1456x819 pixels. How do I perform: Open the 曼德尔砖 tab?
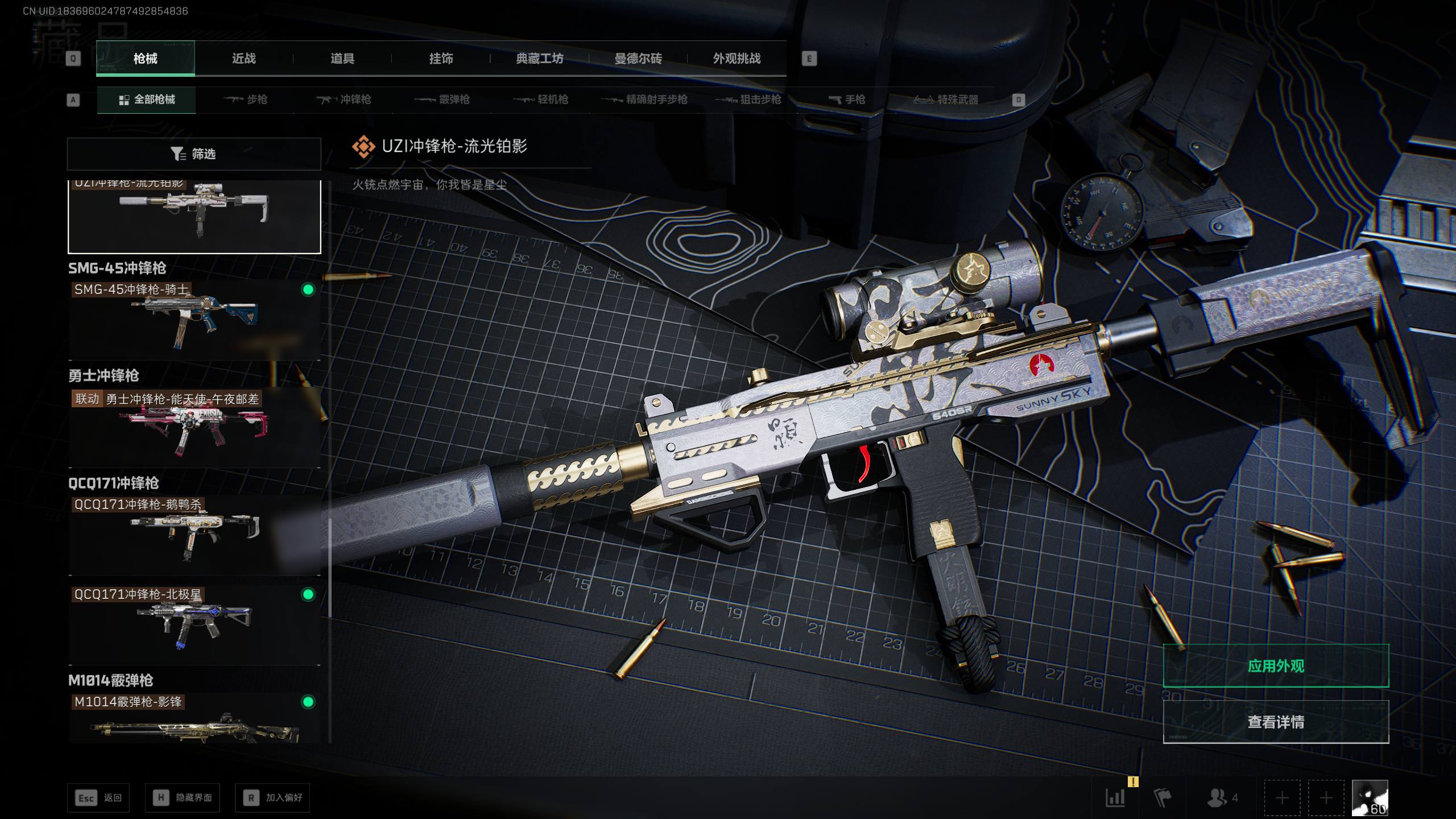[638, 59]
